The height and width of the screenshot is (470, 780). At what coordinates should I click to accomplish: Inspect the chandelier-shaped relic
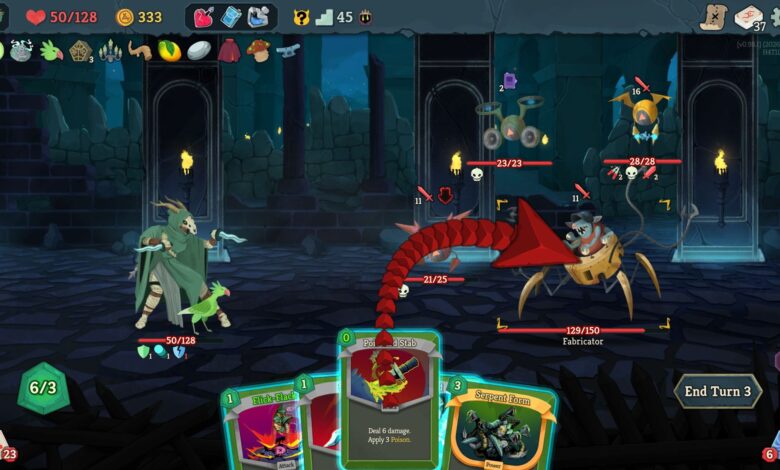(110, 51)
